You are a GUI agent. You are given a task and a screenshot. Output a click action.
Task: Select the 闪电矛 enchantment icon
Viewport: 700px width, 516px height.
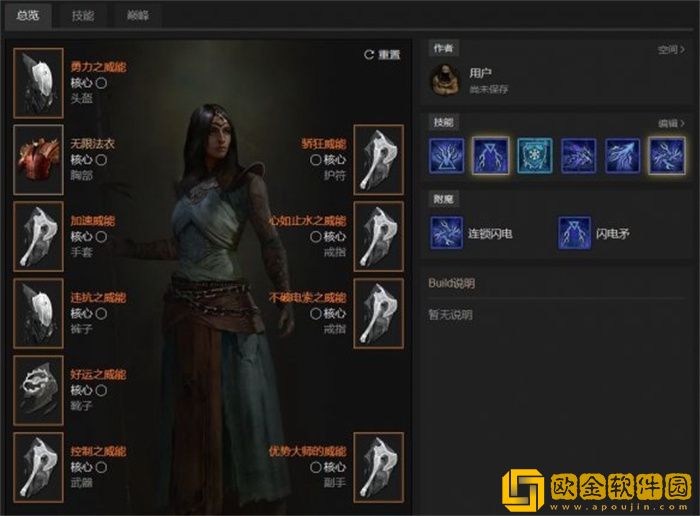(x=574, y=233)
